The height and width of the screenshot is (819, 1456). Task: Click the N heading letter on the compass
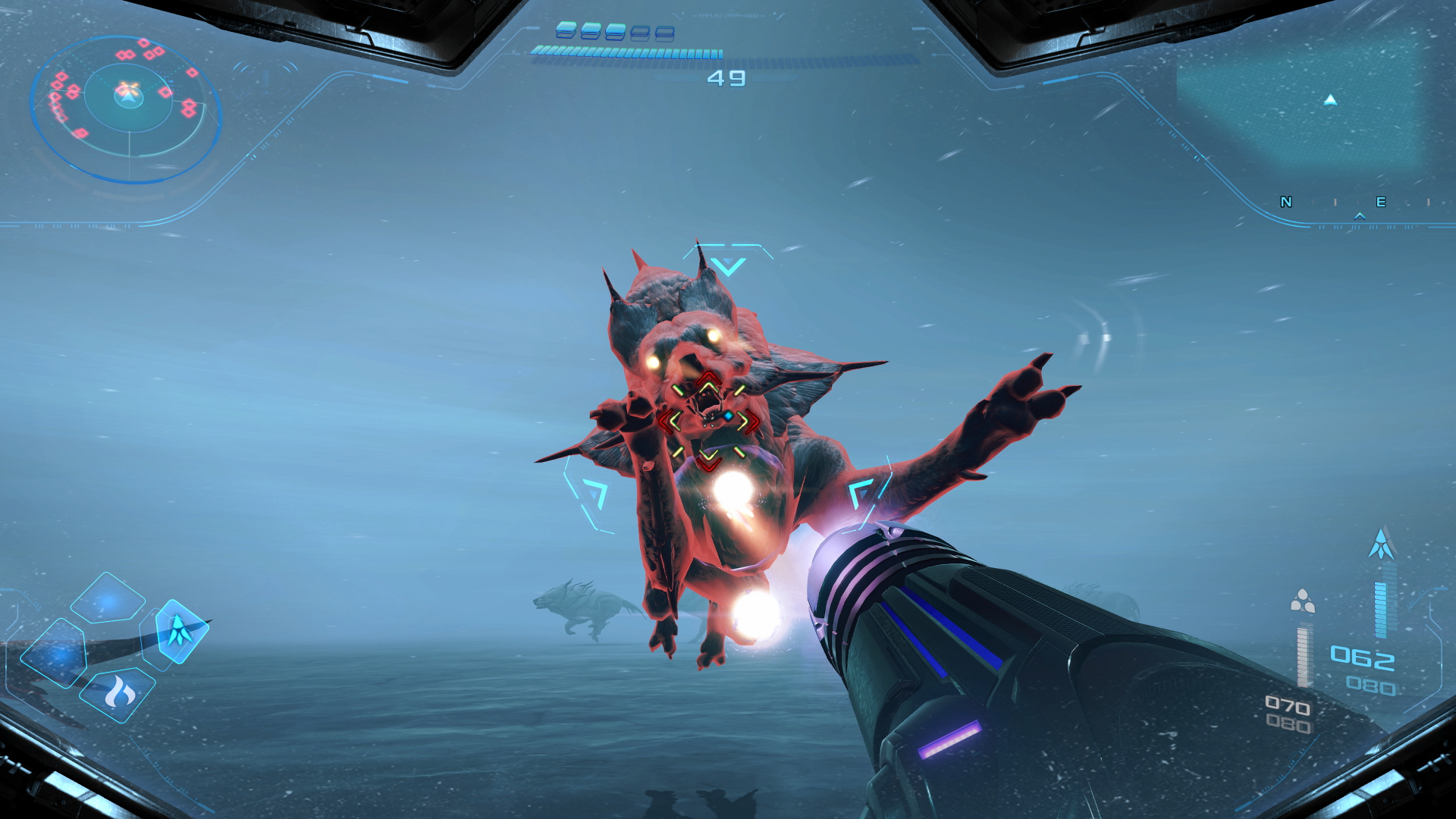pos(1287,202)
